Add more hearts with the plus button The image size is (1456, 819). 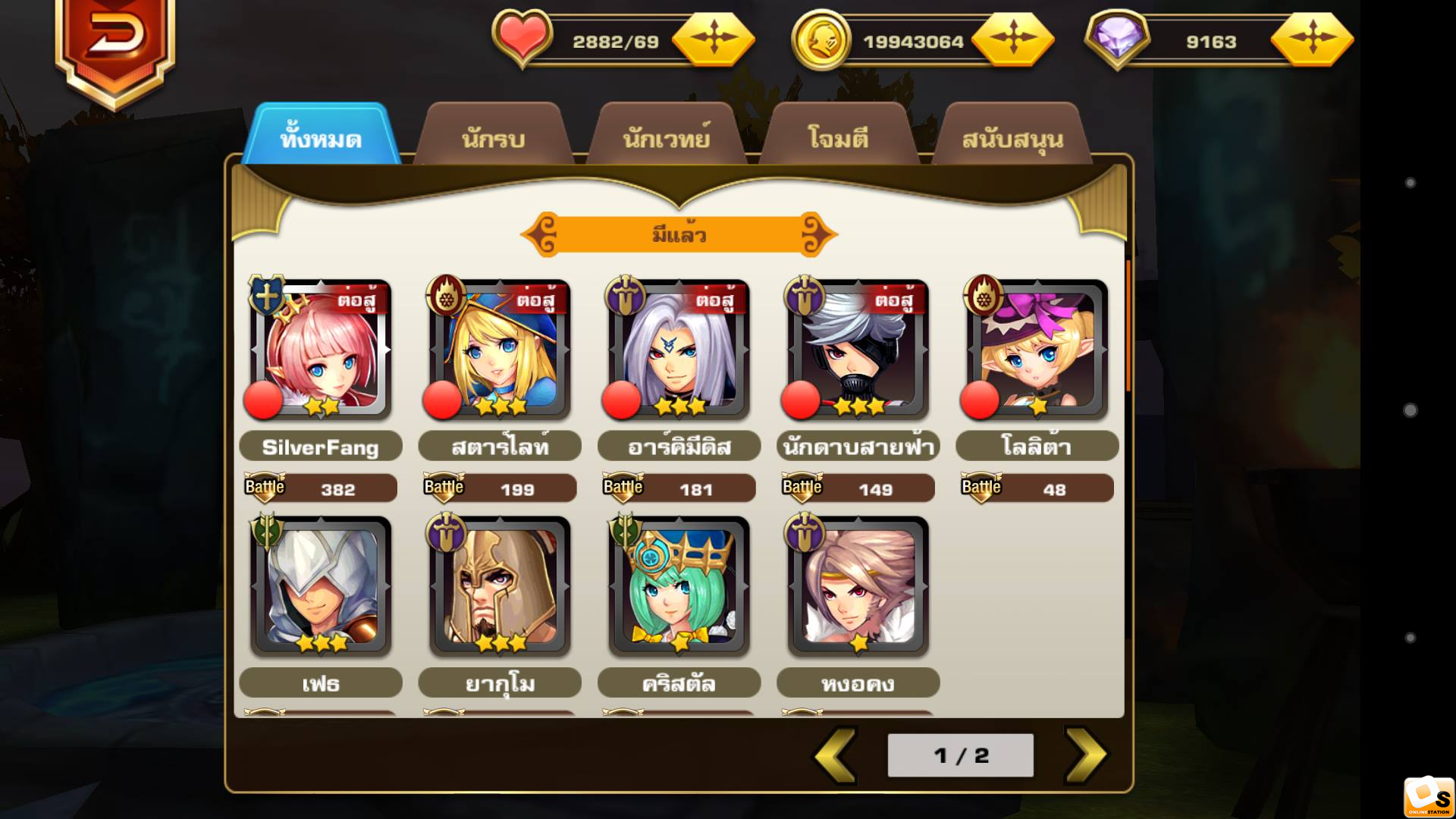[713, 38]
